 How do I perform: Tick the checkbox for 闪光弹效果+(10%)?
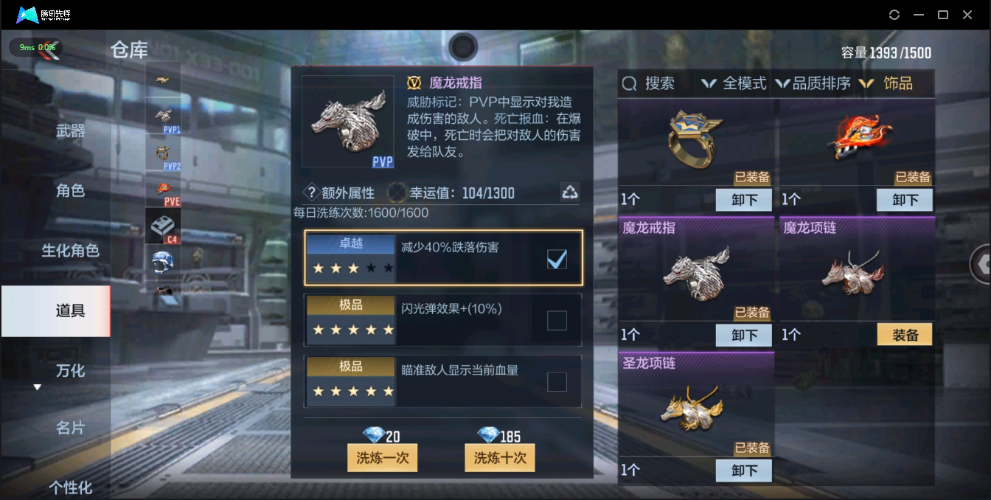point(557,320)
